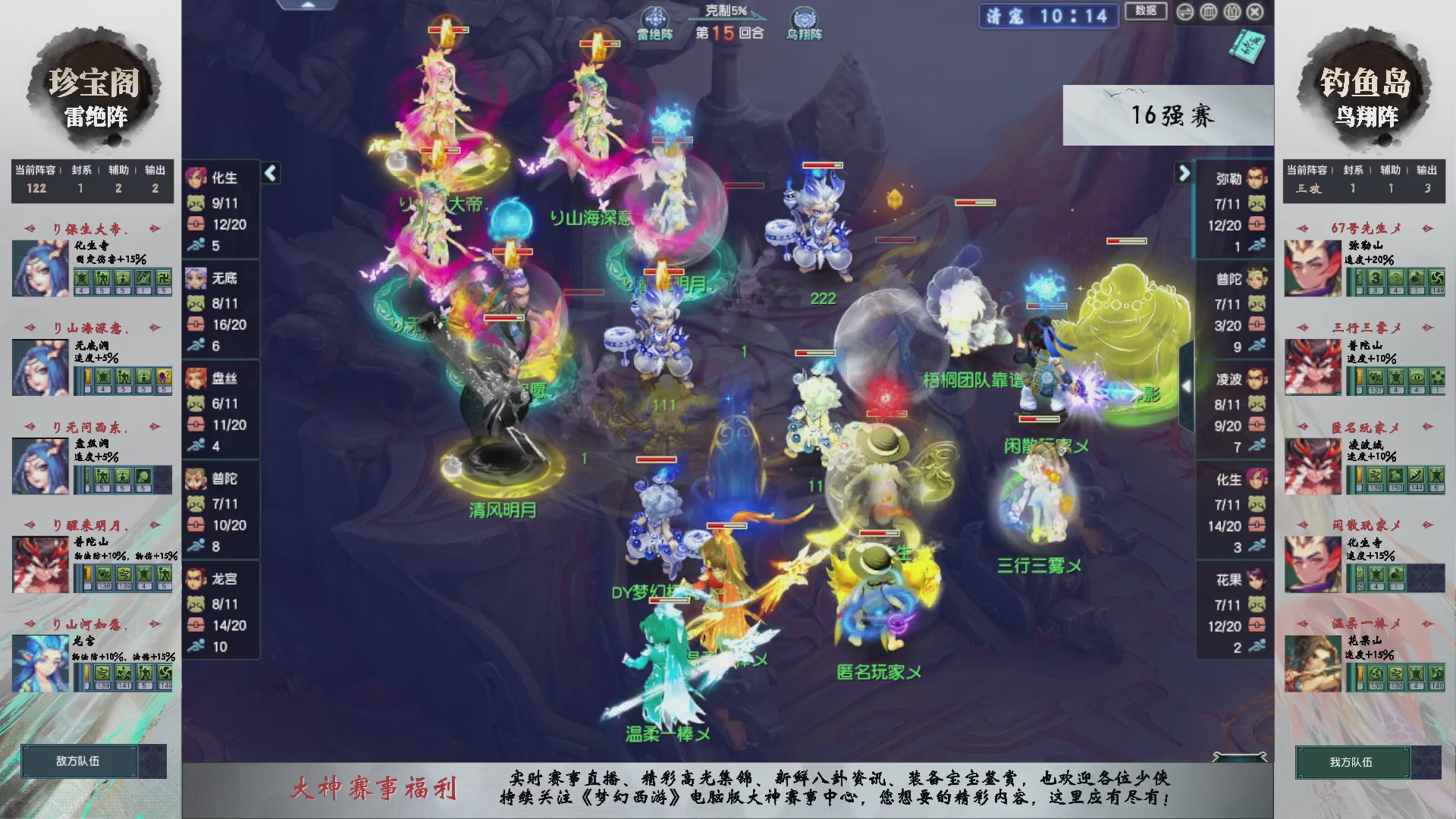1456x819 pixels.
Task: Collapse the right roster with its arrow chevron
Action: tap(1185, 173)
